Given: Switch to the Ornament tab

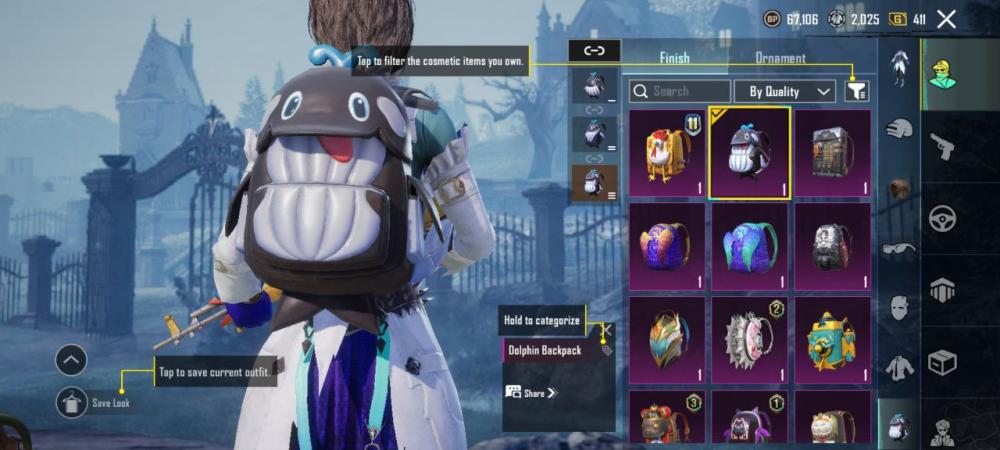Looking at the screenshot, I should [780, 58].
